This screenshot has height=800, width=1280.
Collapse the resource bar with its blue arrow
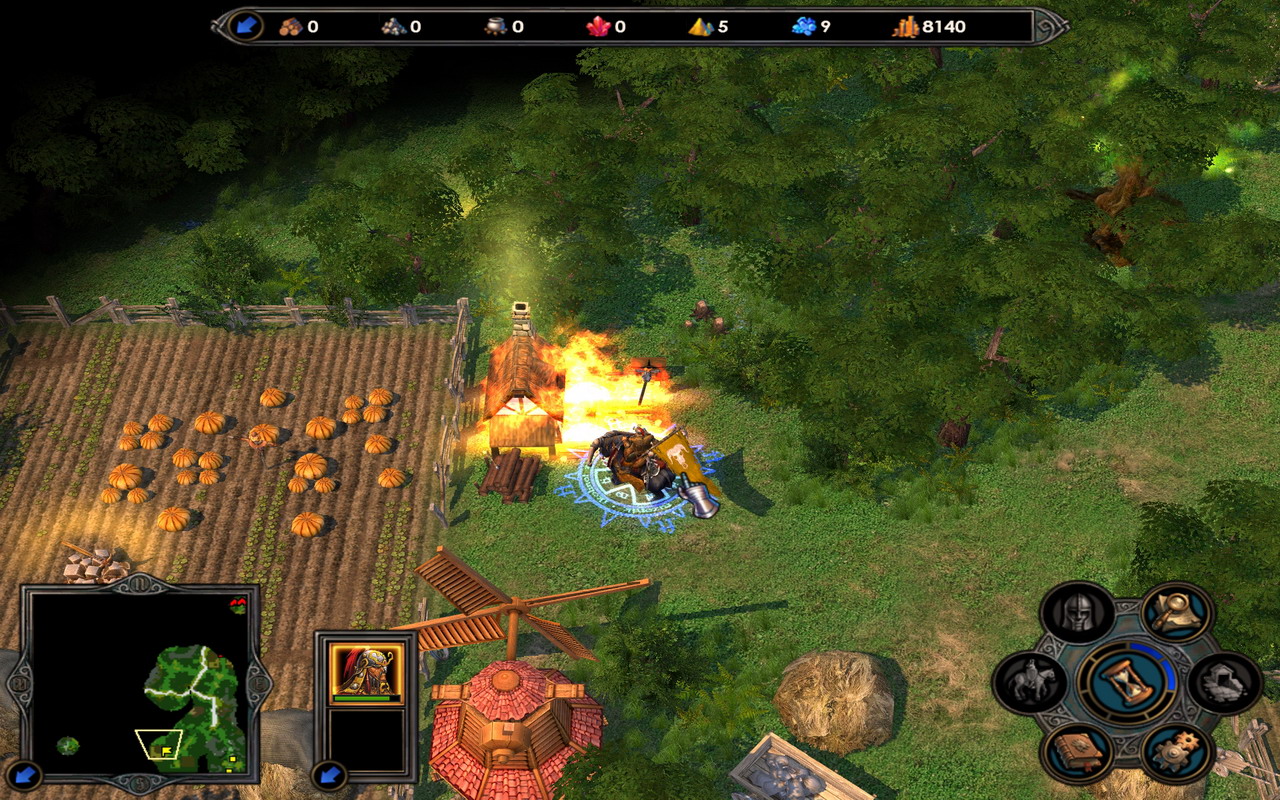pos(245,26)
